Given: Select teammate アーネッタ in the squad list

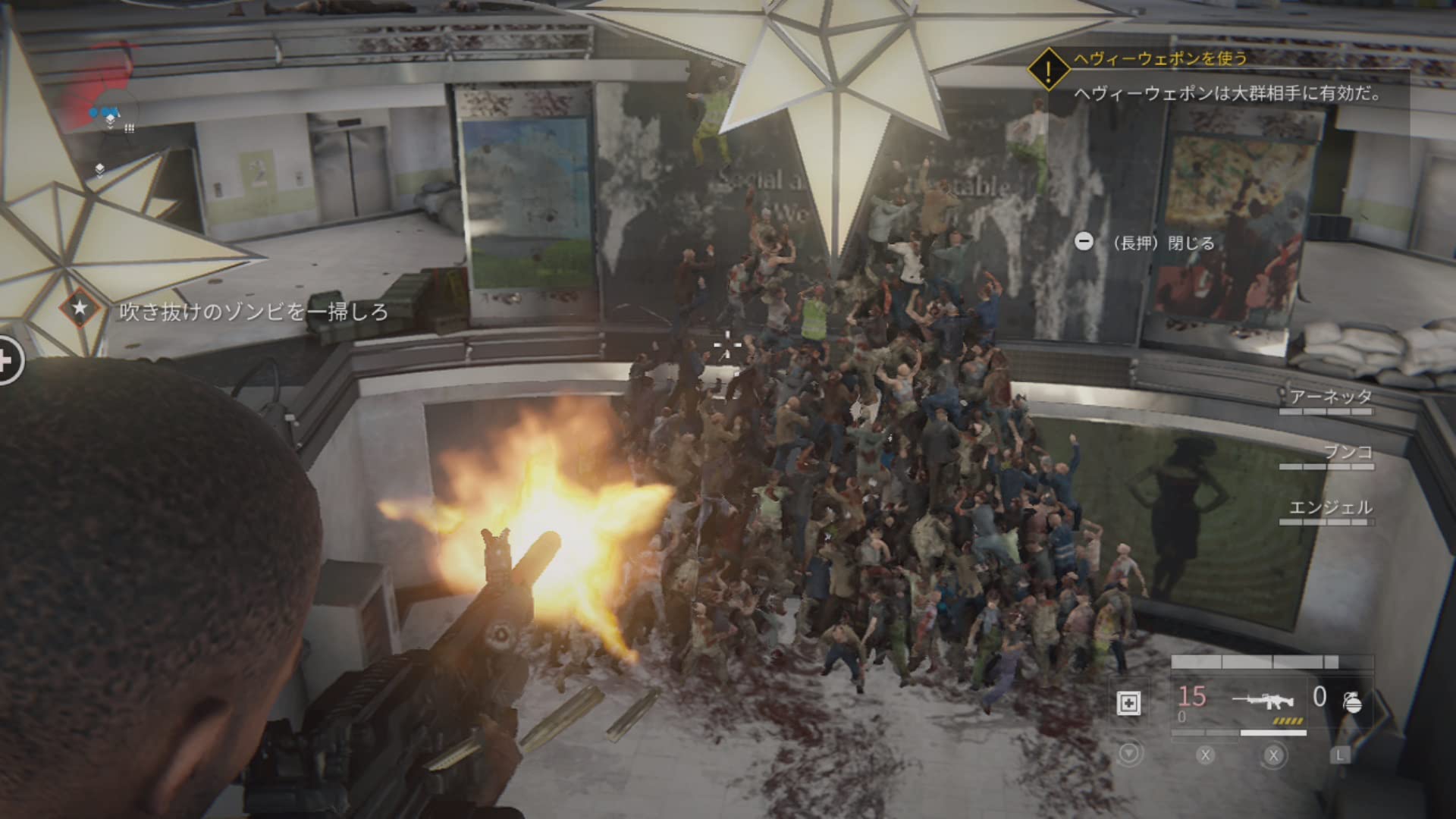Looking at the screenshot, I should point(1330,397).
